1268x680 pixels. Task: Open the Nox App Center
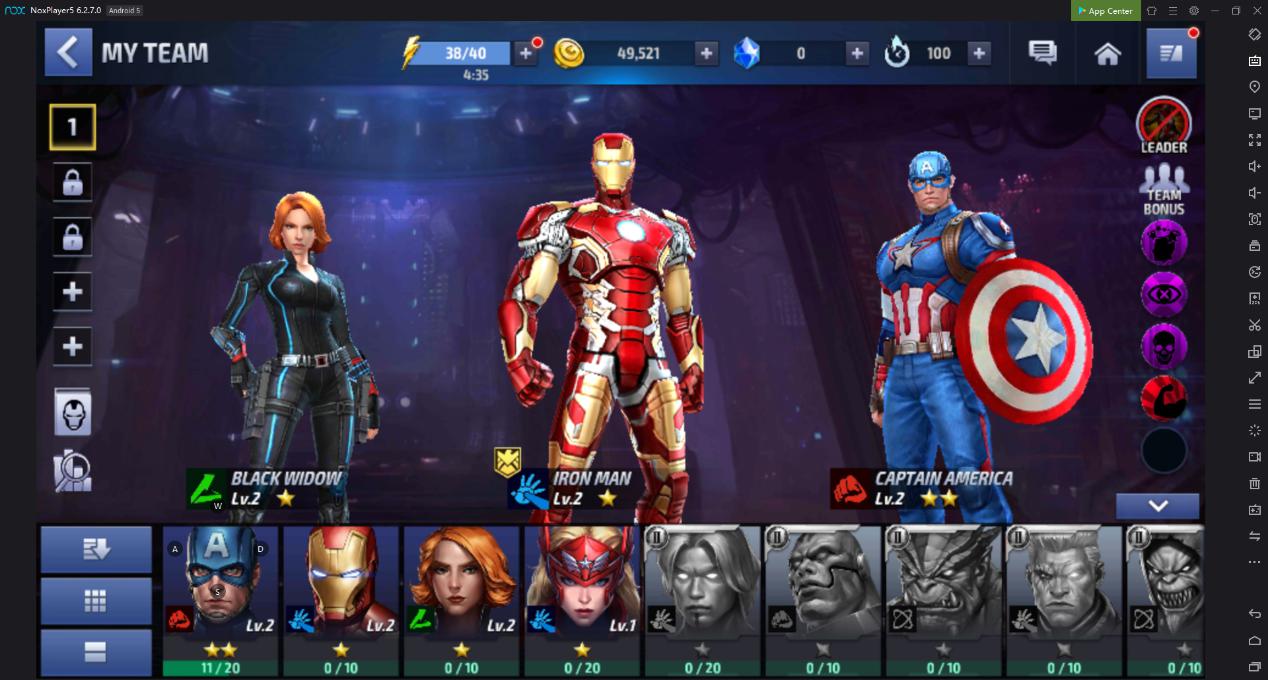pos(1105,11)
